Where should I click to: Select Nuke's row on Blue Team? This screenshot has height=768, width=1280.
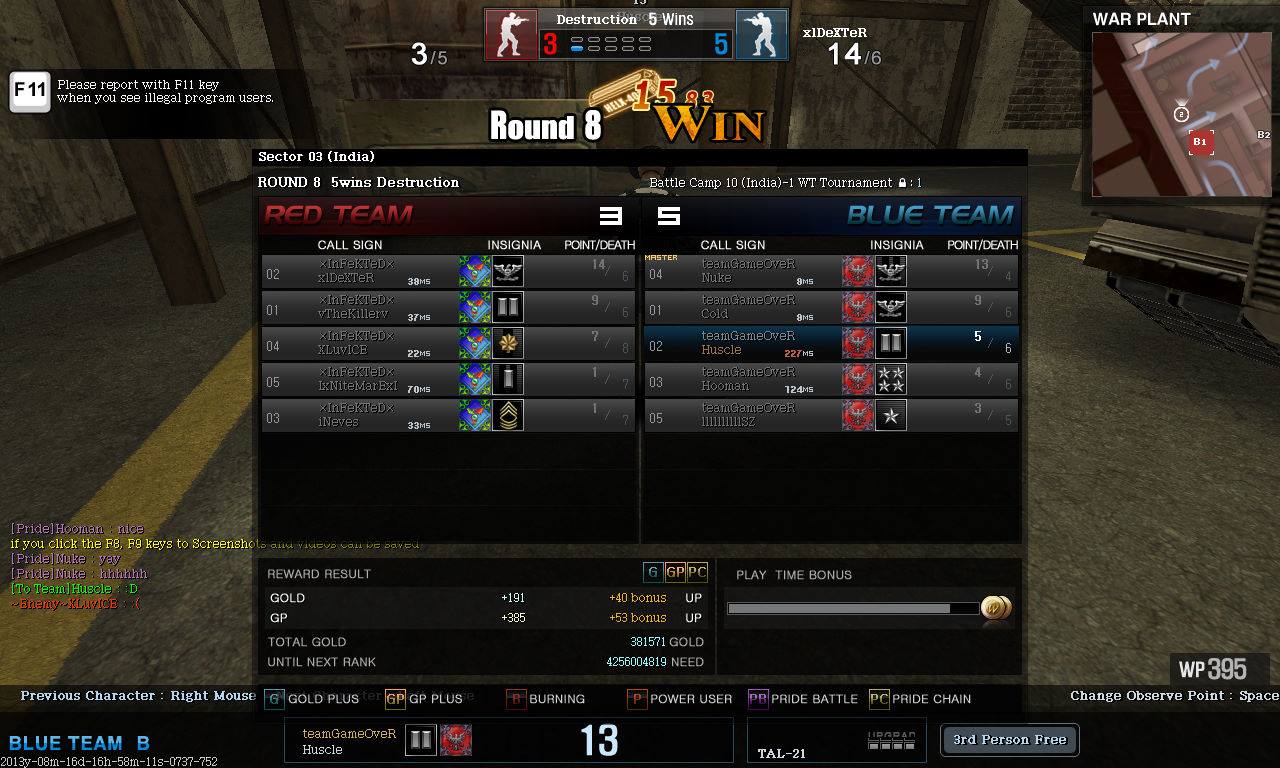pyautogui.click(x=831, y=271)
